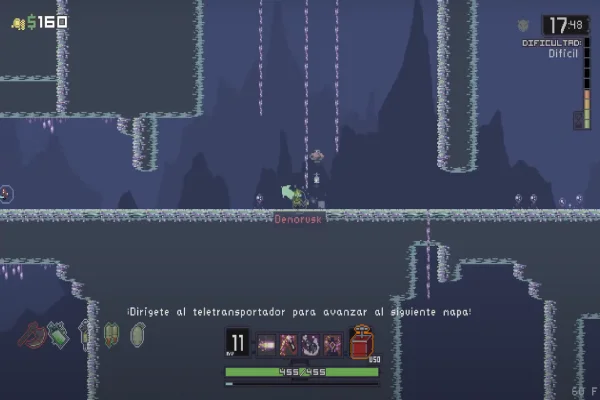This screenshot has width=600, height=400.
Task: Choose the single green grenade item icon
Action: pos(136,334)
